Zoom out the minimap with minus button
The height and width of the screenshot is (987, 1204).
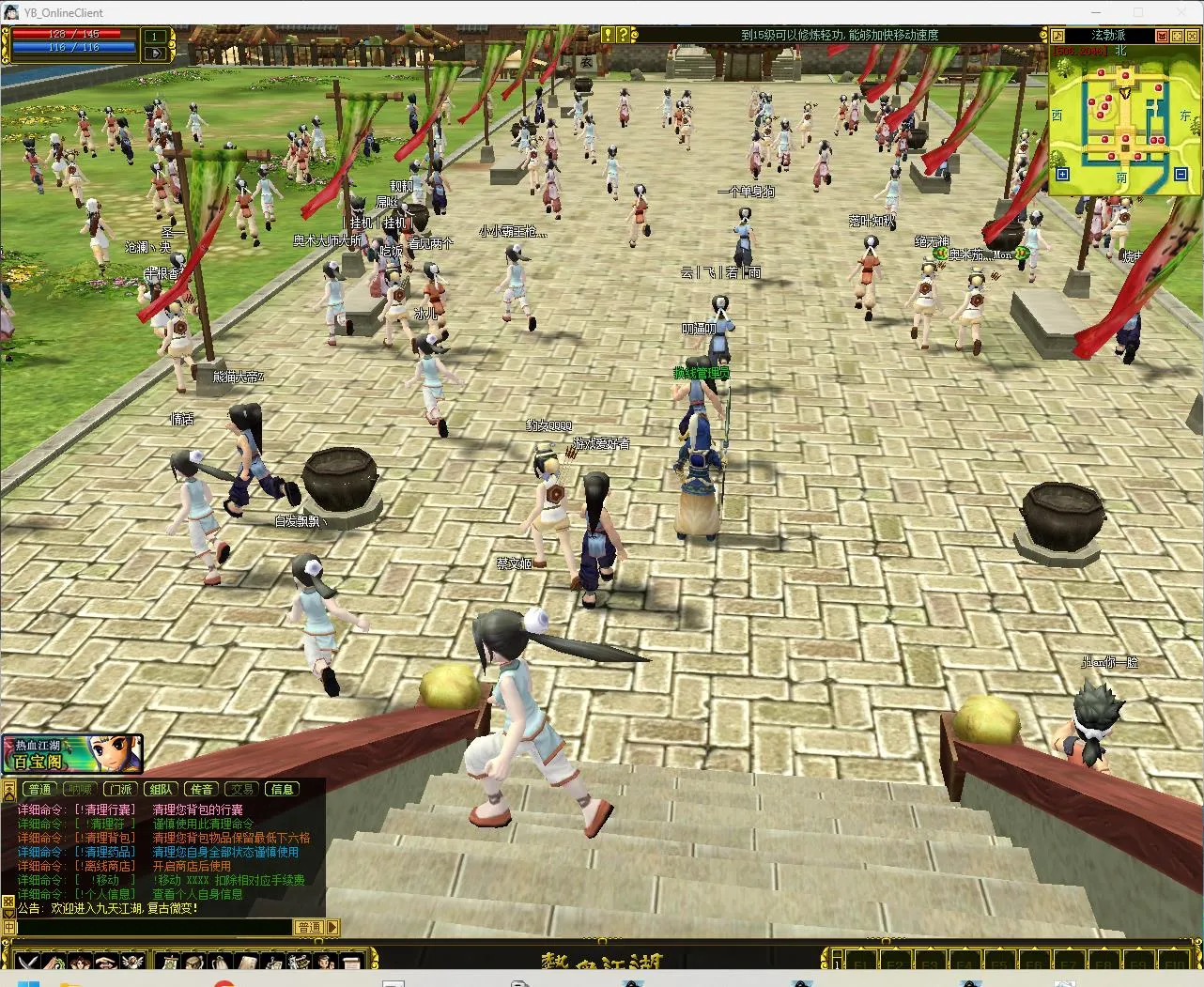click(x=1181, y=174)
